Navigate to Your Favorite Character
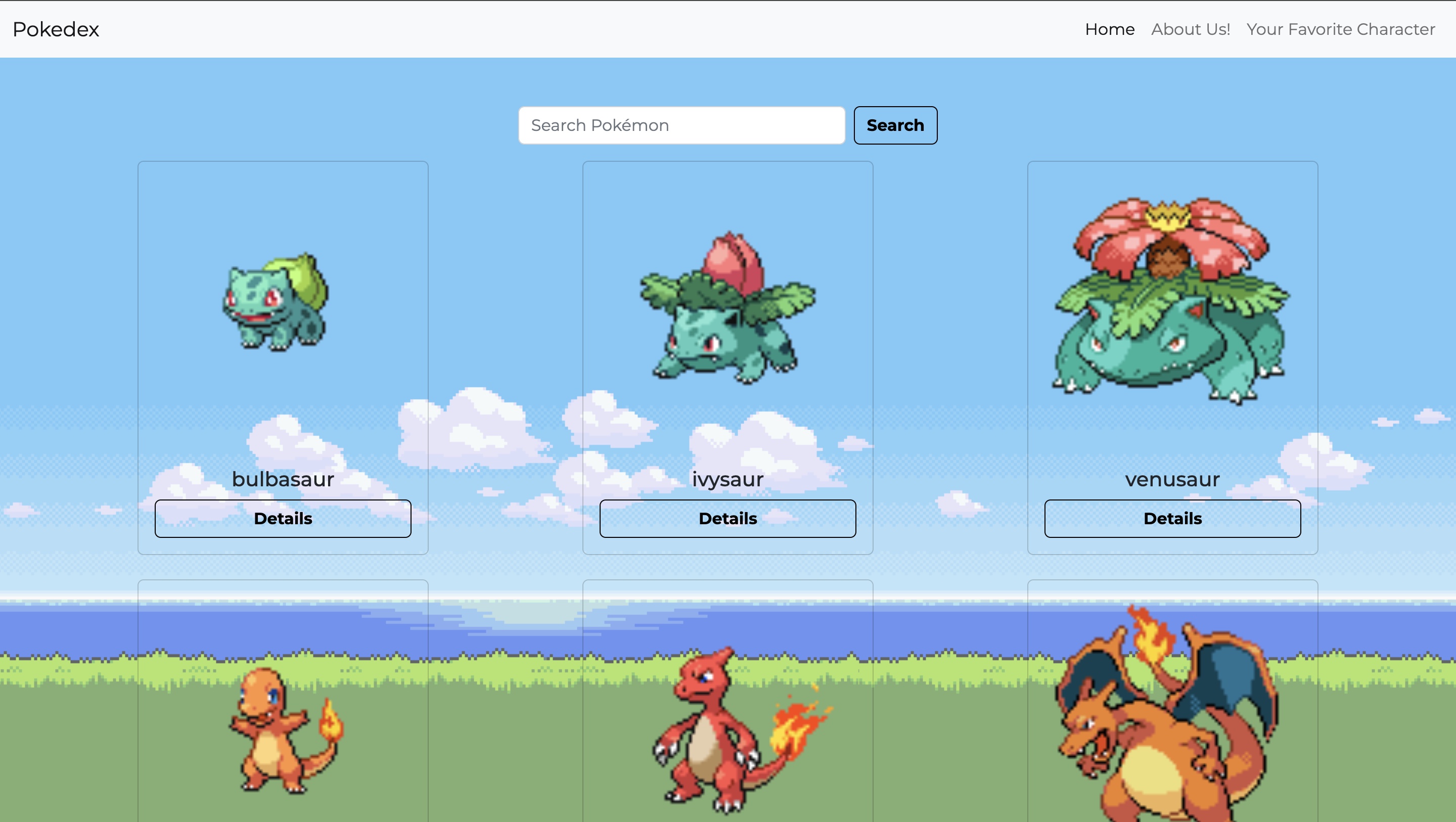1456x822 pixels. tap(1340, 29)
